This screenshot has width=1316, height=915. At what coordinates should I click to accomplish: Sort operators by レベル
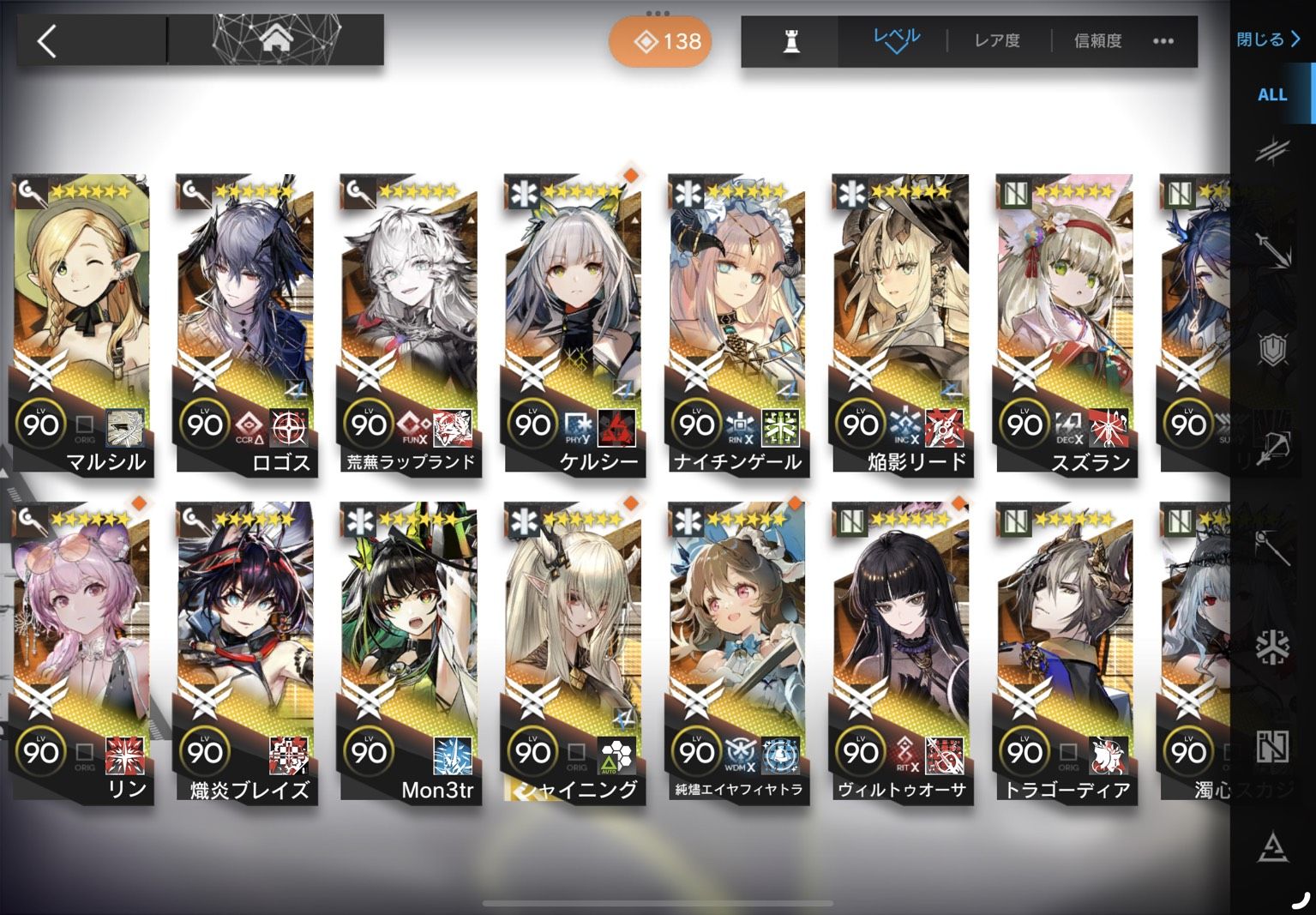coord(896,39)
